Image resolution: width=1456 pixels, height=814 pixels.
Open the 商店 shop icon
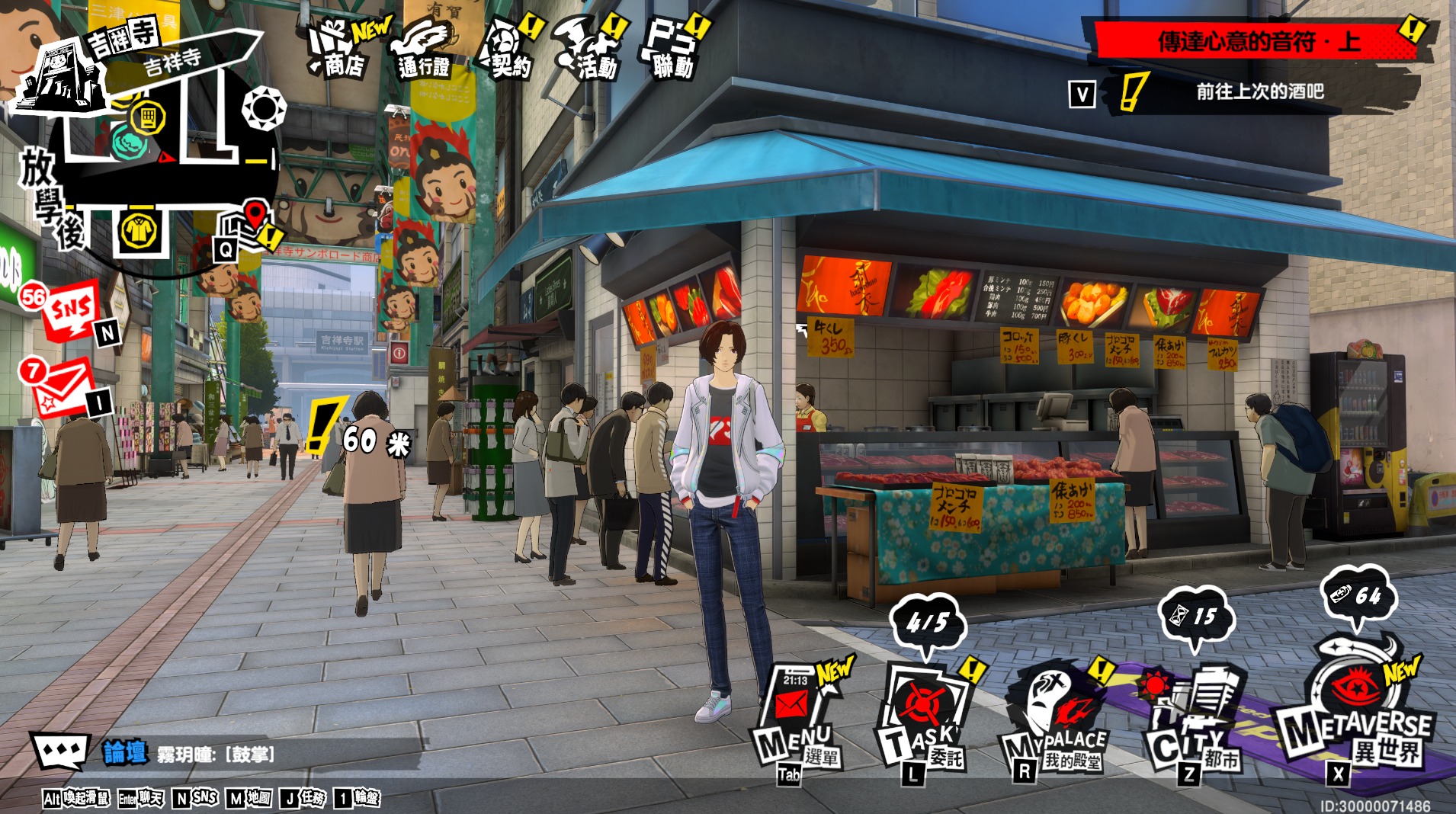pos(340,50)
